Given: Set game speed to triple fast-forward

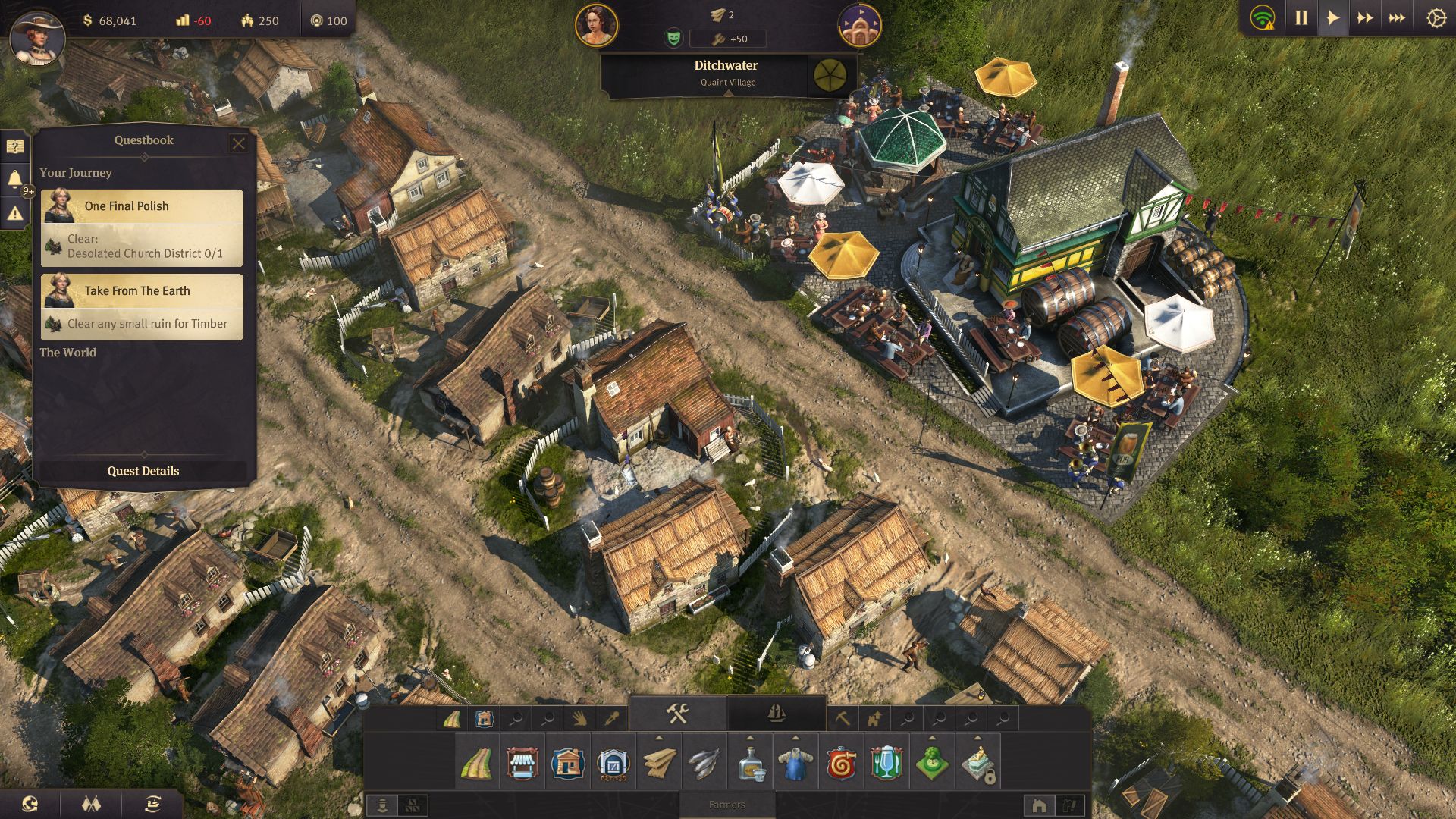Looking at the screenshot, I should pos(1397,18).
